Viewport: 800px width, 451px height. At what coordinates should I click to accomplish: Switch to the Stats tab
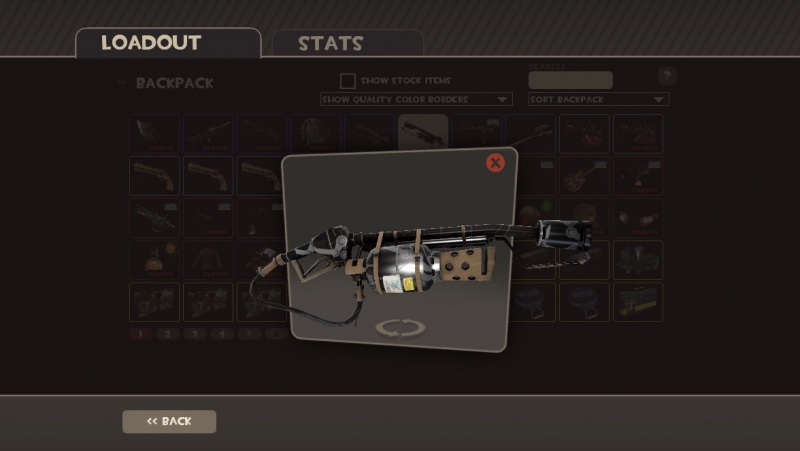(x=330, y=44)
